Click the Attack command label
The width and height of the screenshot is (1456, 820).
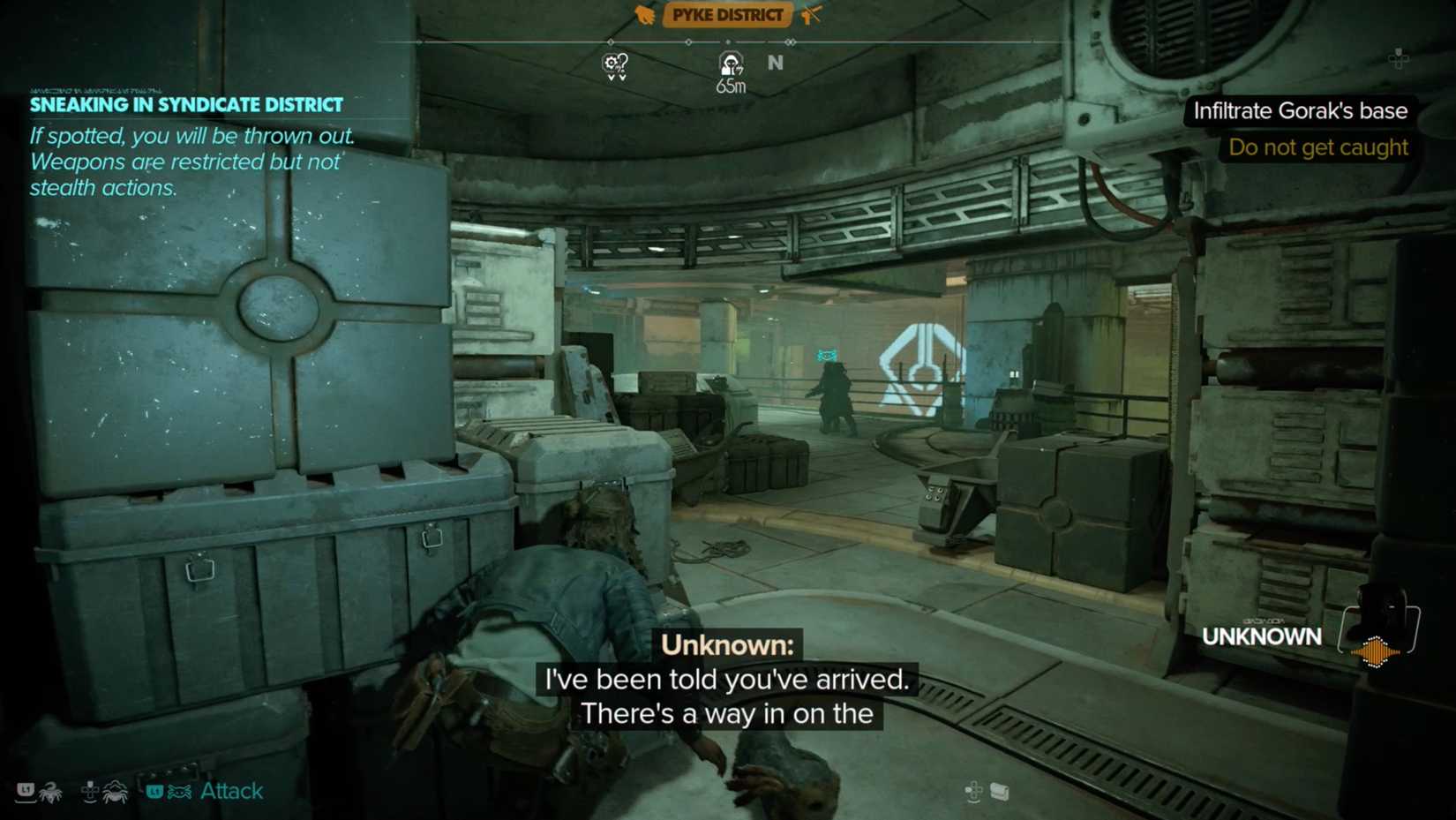pos(231,791)
